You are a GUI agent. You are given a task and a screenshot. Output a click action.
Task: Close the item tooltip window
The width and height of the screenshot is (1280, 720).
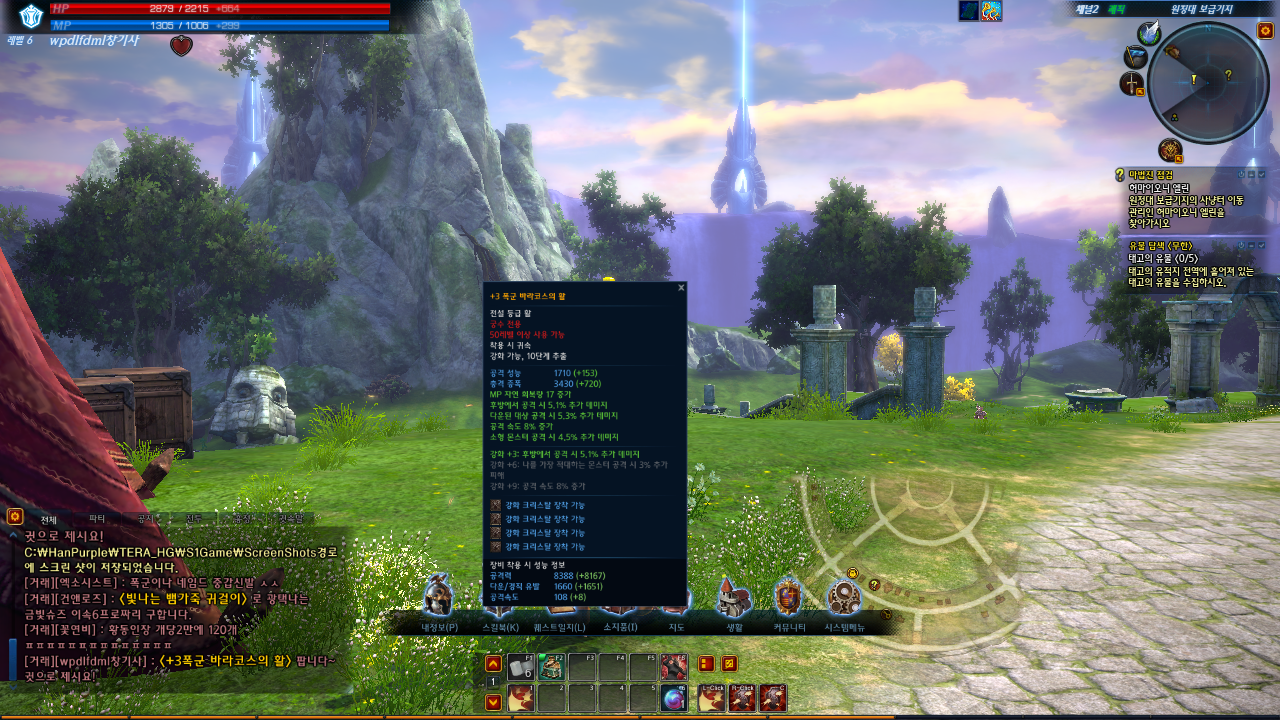pos(681,288)
